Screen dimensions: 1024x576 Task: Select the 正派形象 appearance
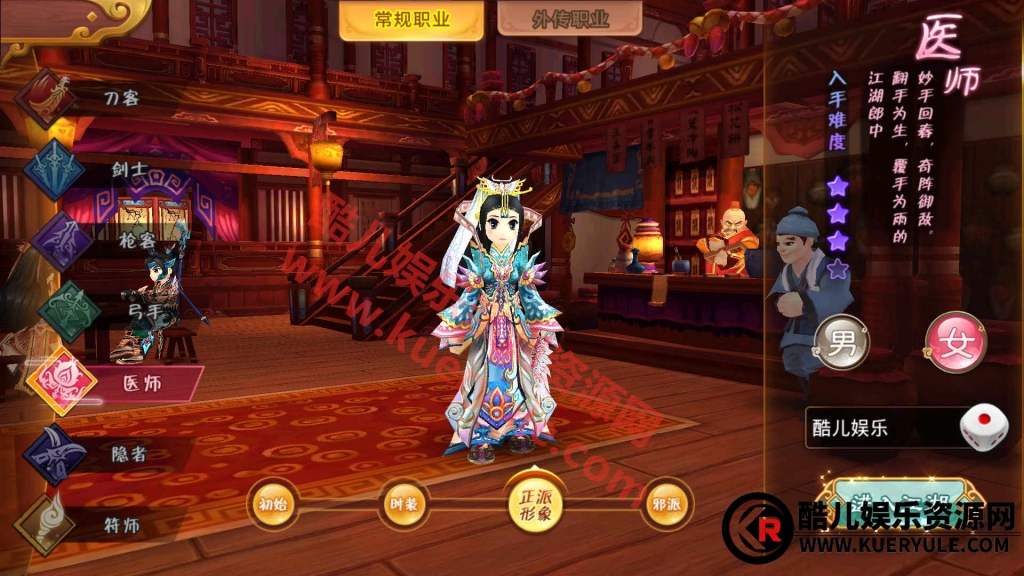click(535, 505)
